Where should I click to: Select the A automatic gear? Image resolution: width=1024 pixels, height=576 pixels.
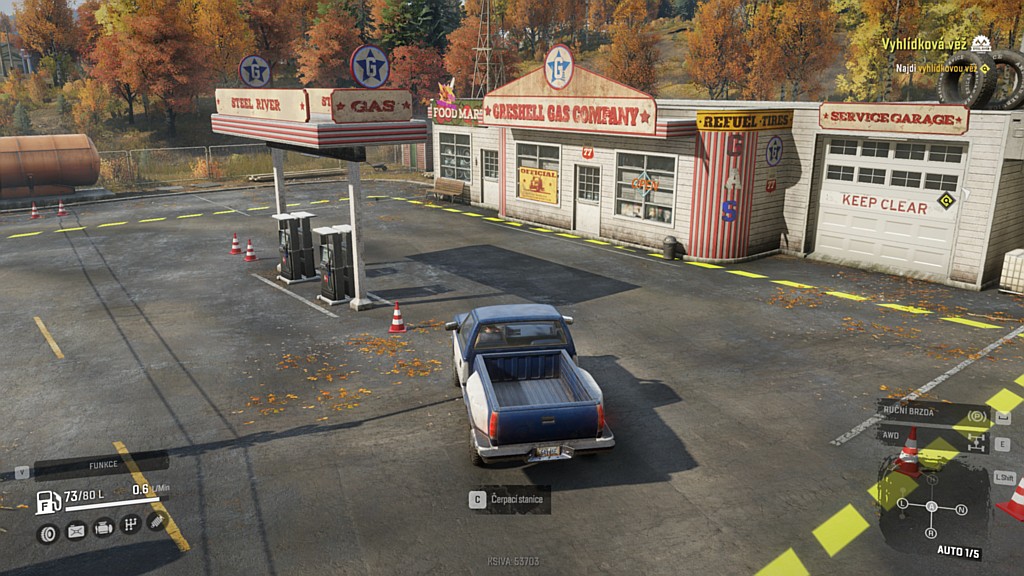[x=932, y=506]
